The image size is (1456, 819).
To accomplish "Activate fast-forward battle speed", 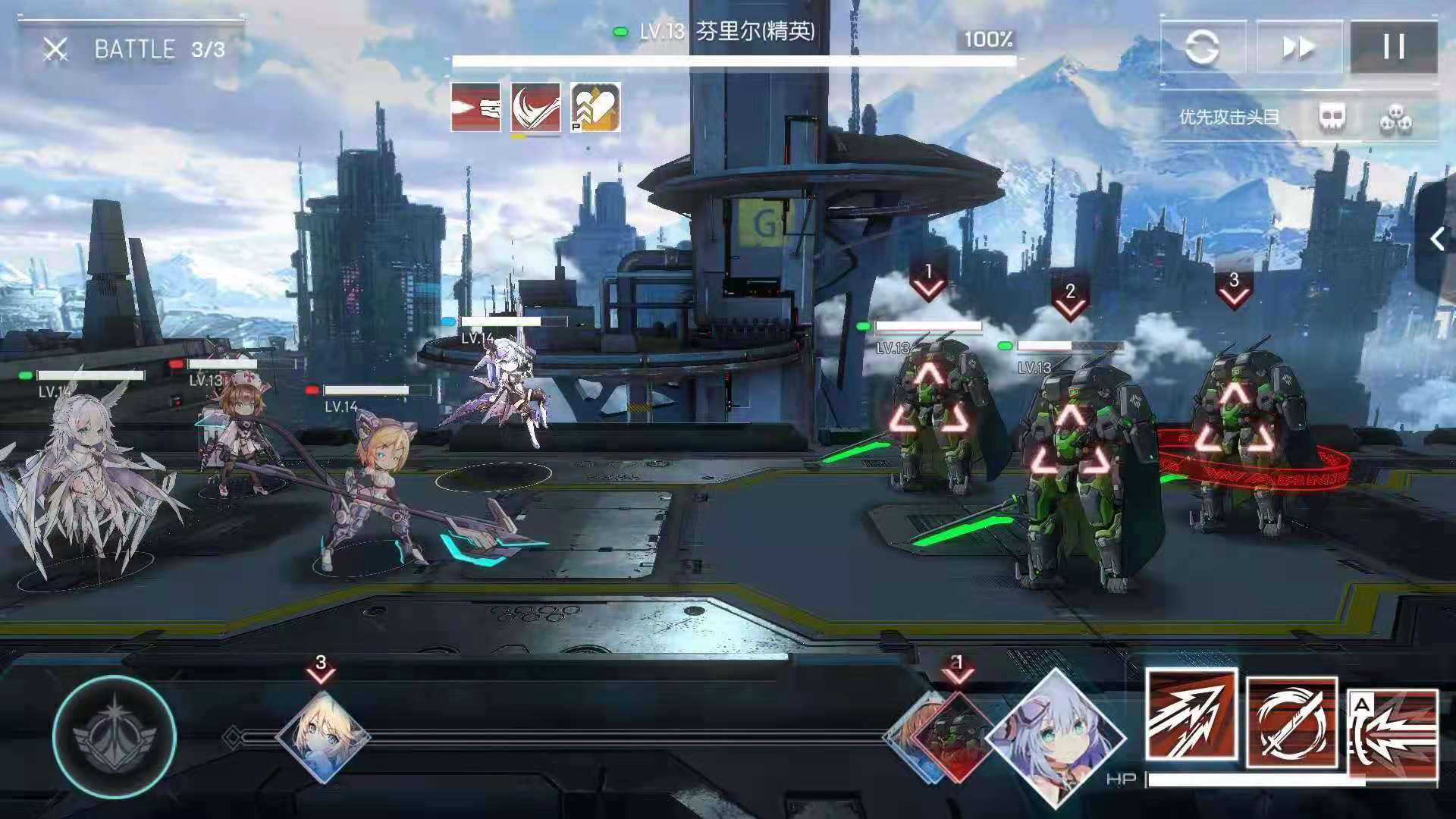I will click(x=1298, y=48).
